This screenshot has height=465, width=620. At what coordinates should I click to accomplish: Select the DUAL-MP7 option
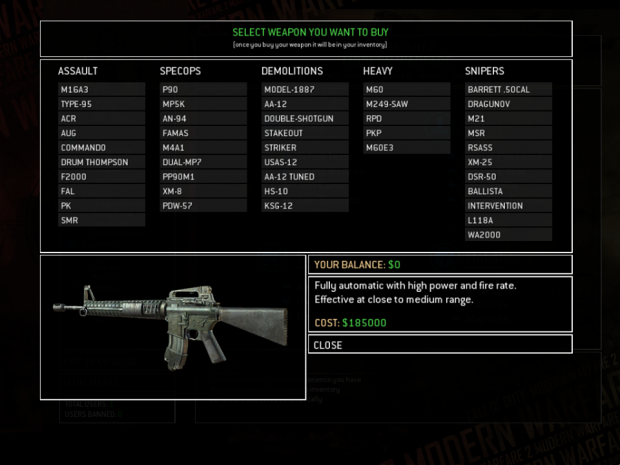click(x=203, y=162)
